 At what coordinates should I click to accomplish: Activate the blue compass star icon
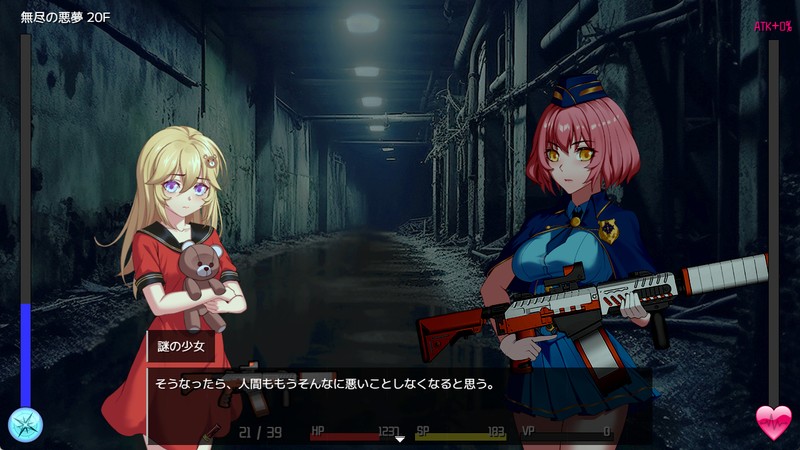click(x=25, y=424)
